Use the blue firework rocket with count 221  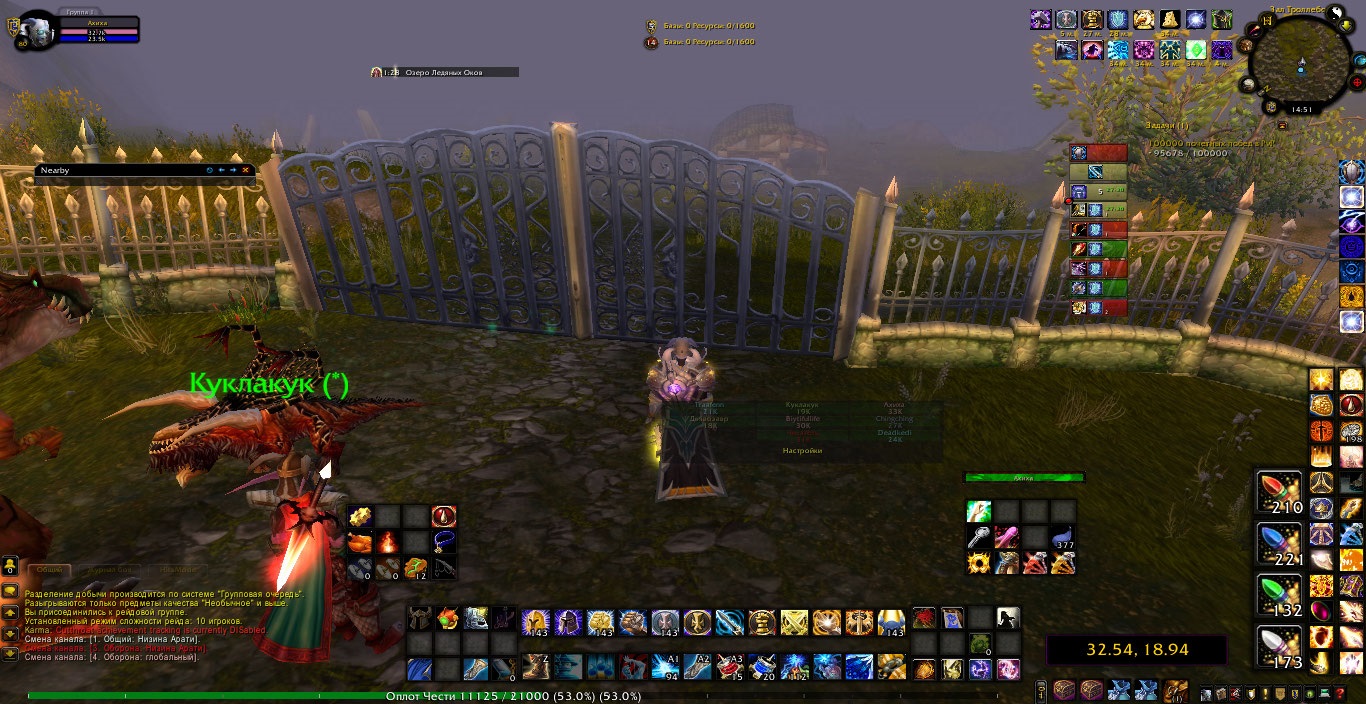click(1279, 545)
